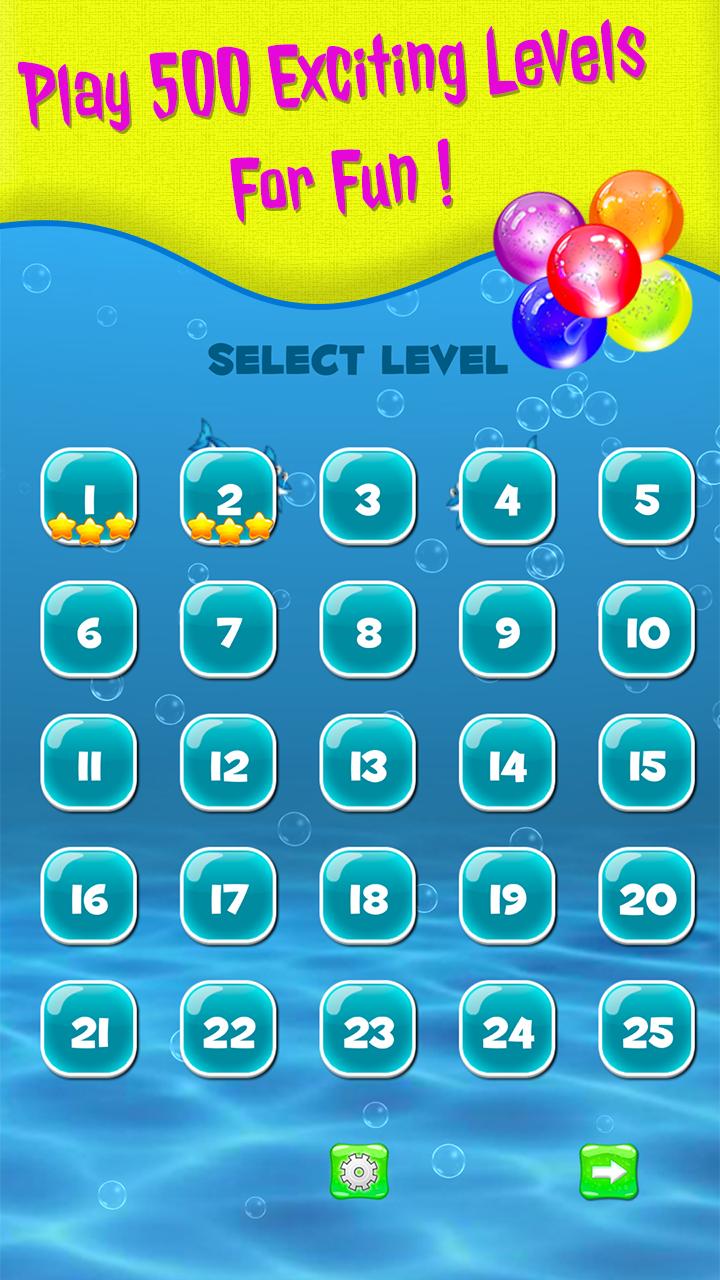Choose the level 25 tile
This screenshot has height=1280, width=720.
pos(647,1030)
